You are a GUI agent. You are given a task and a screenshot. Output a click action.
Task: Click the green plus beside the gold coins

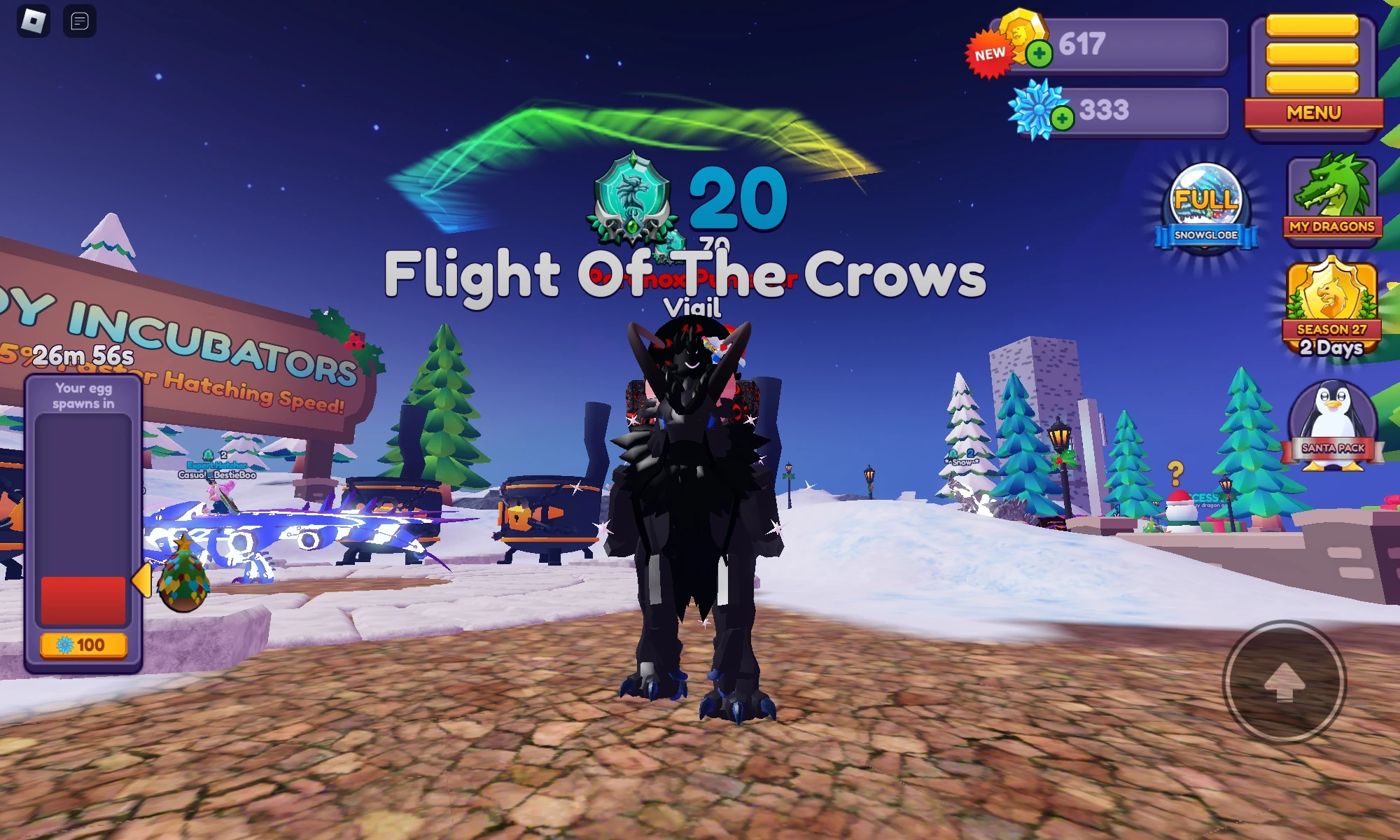[x=1039, y=55]
